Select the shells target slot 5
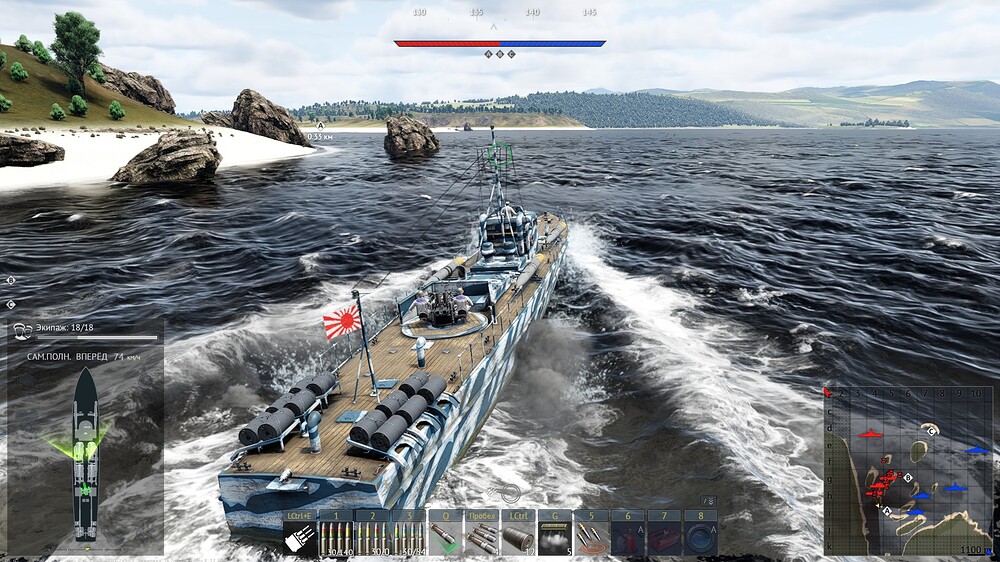1000x562 pixels. [x=590, y=538]
